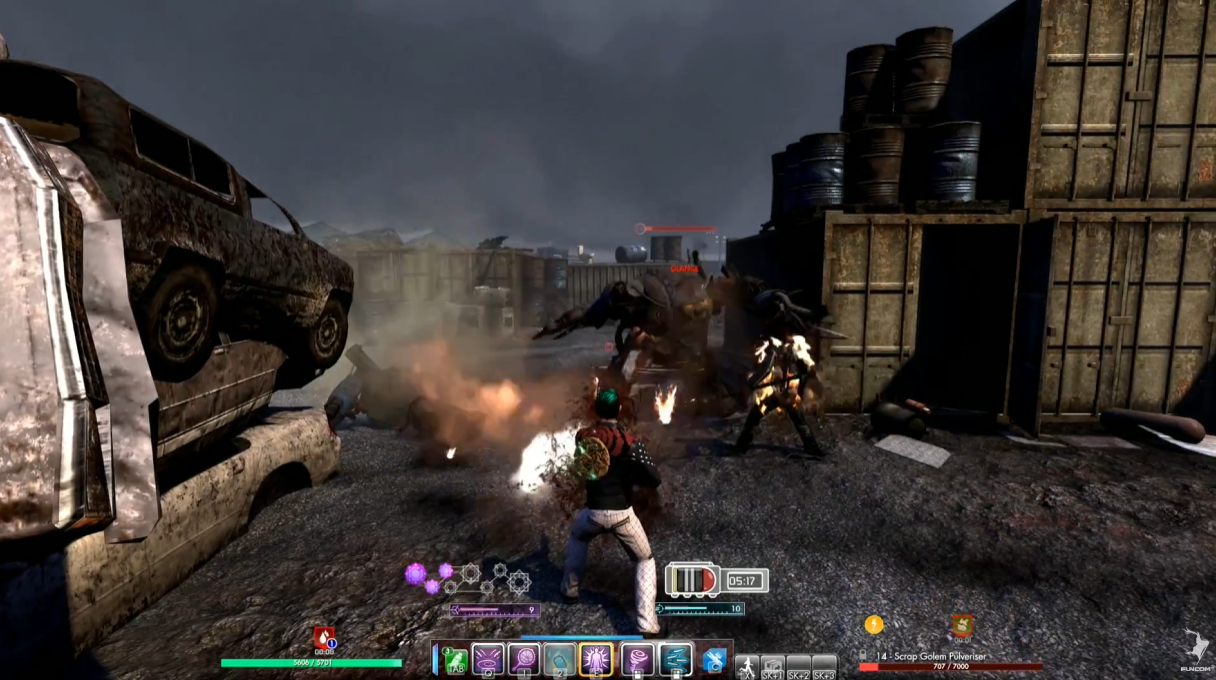Click the blue gadget cube icon
1216x680 pixels.
click(x=714, y=660)
